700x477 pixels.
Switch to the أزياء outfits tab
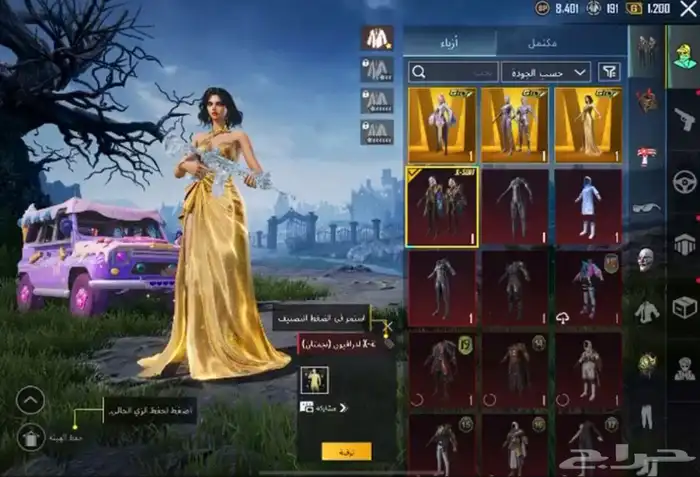[450, 42]
